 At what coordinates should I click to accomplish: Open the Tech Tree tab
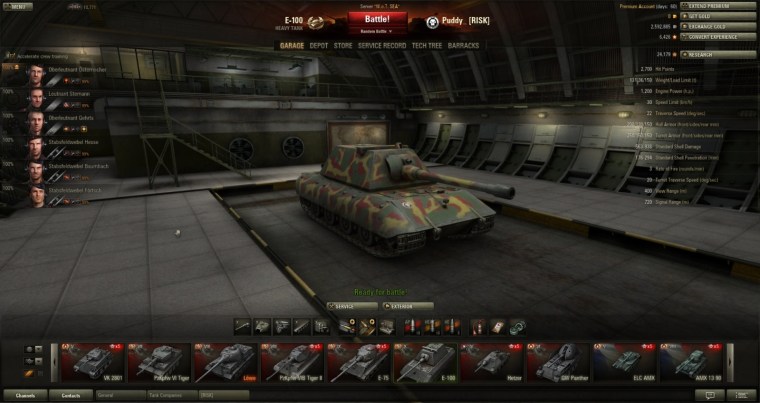[x=429, y=45]
